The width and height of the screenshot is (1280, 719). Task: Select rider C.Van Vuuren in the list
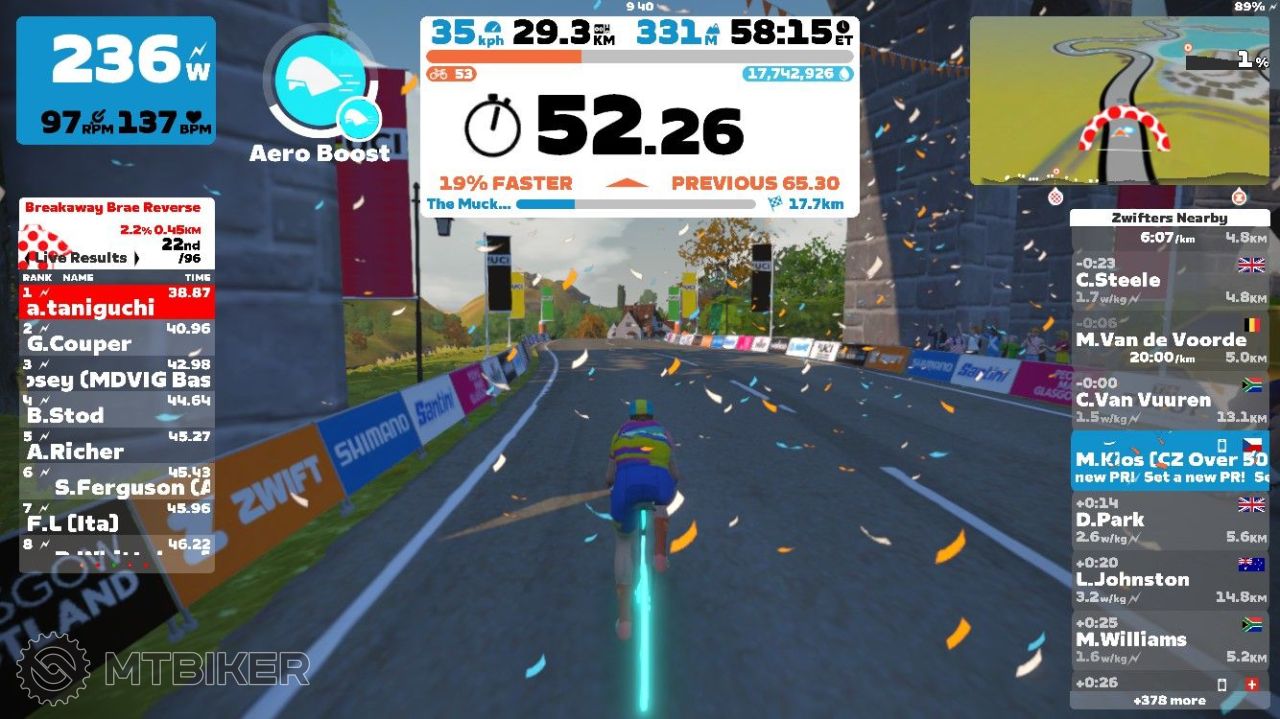[x=1169, y=400]
